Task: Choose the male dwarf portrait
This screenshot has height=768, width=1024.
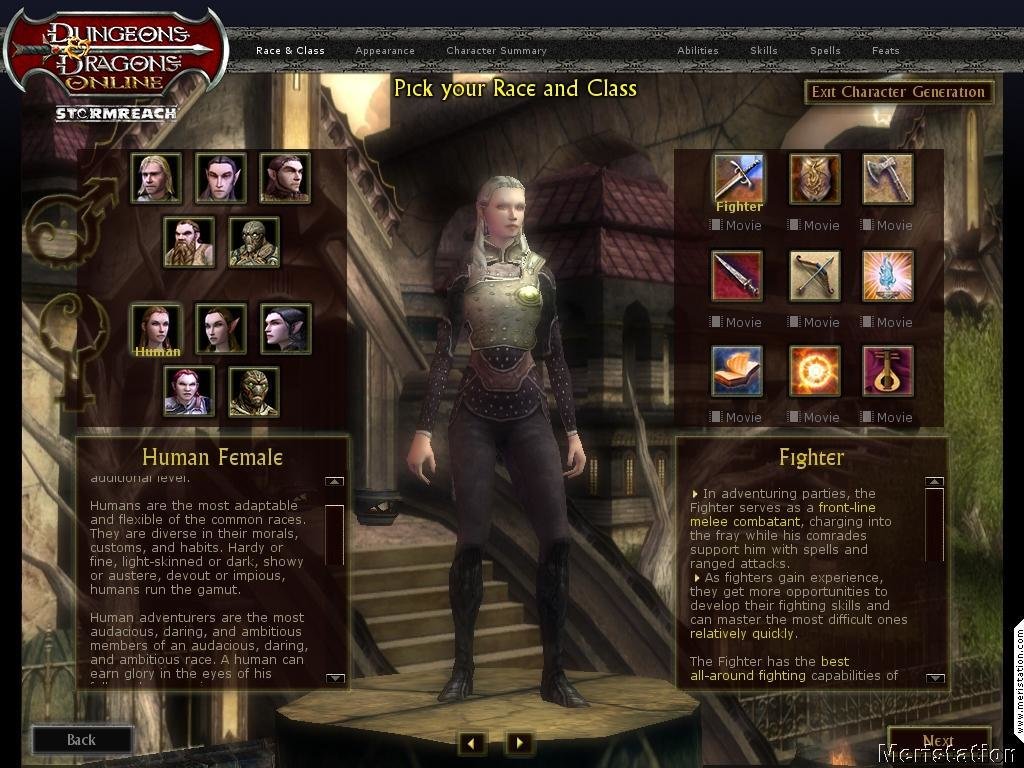Action: pyautogui.click(x=189, y=242)
